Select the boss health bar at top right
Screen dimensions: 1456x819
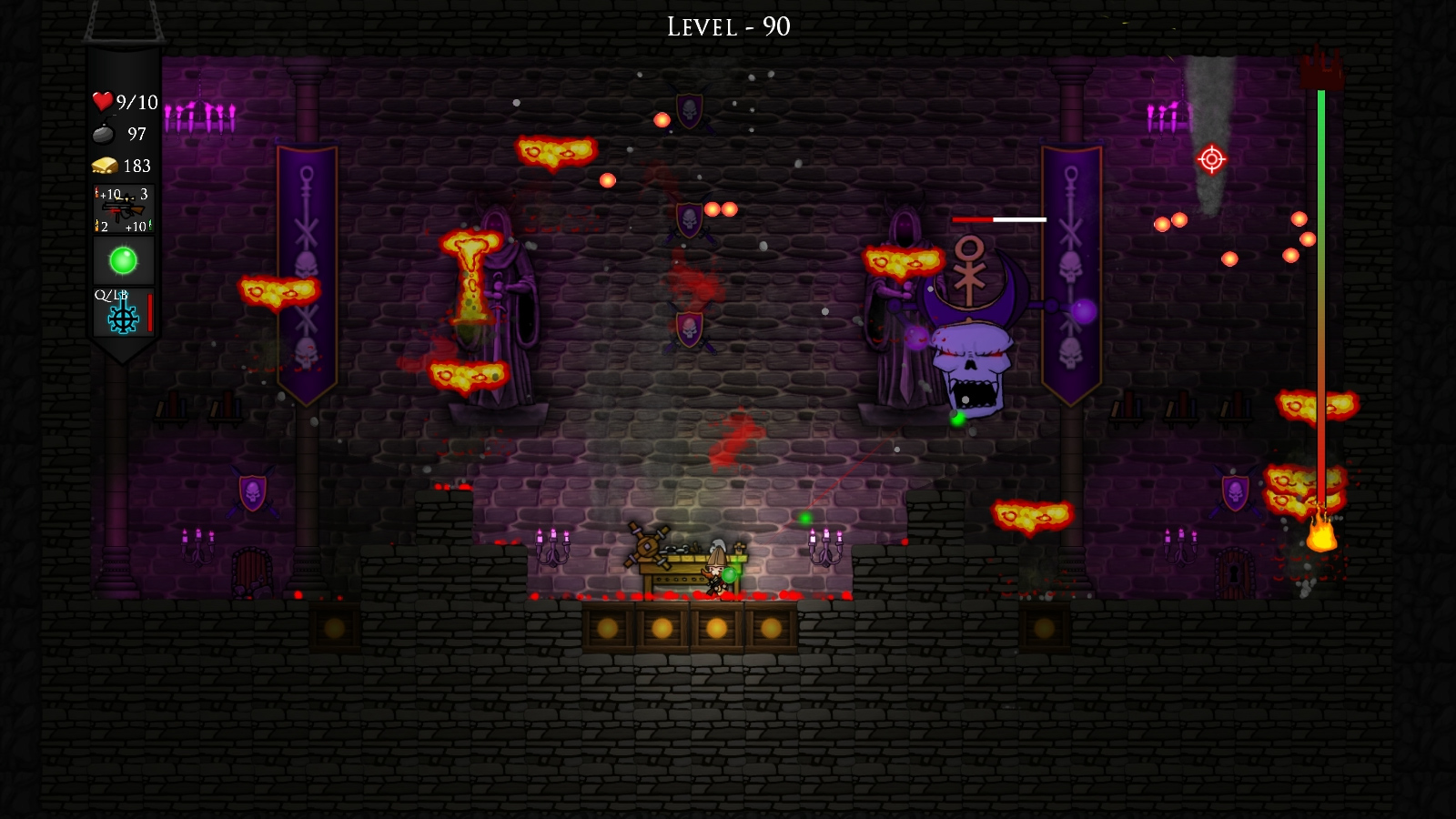(998, 219)
